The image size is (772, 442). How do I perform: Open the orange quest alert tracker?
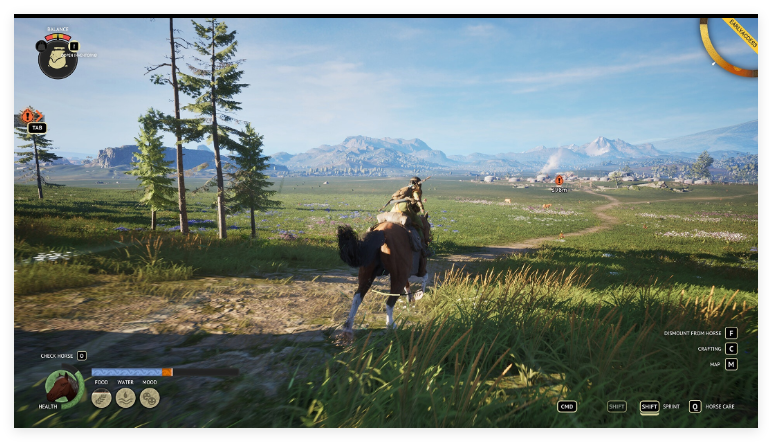[28, 116]
